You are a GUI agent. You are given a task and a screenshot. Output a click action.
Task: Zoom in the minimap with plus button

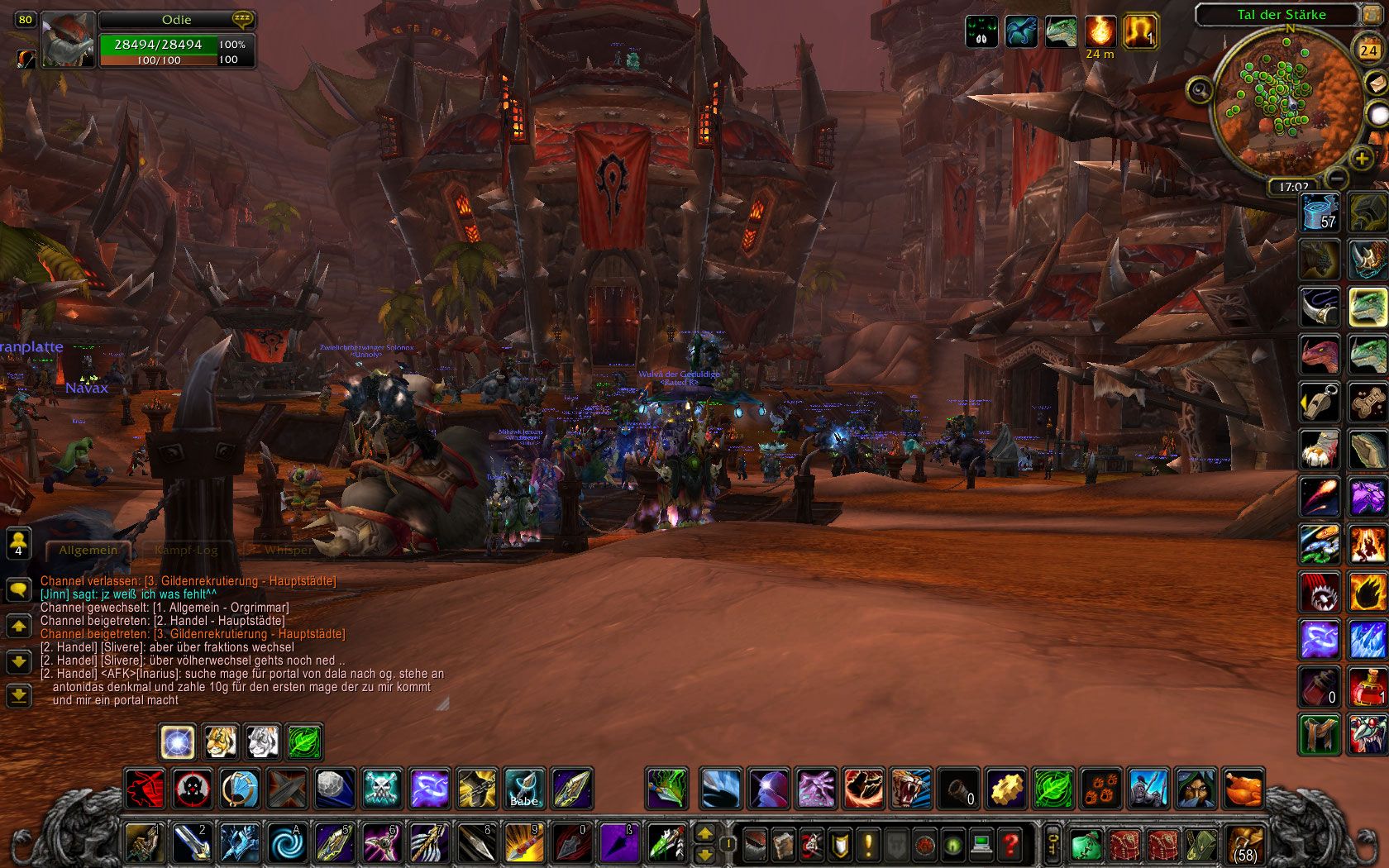1362,159
